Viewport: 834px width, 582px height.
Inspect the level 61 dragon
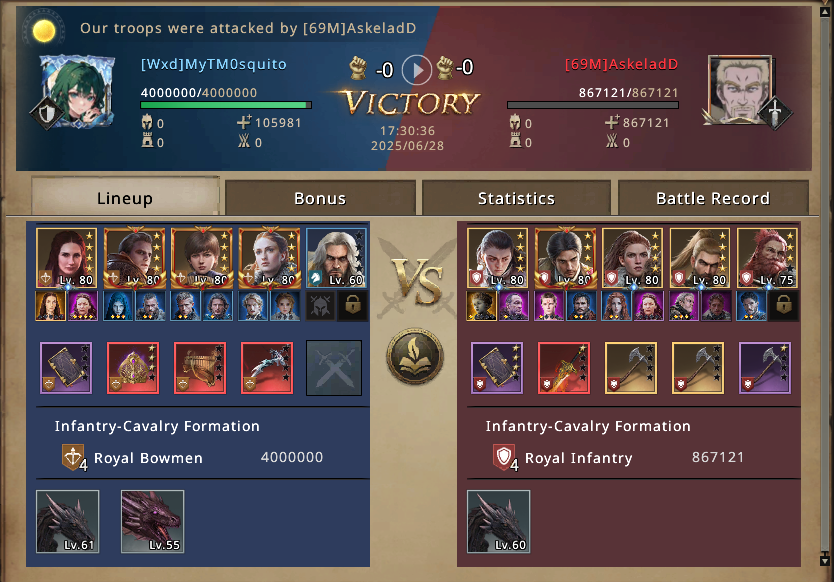68,522
